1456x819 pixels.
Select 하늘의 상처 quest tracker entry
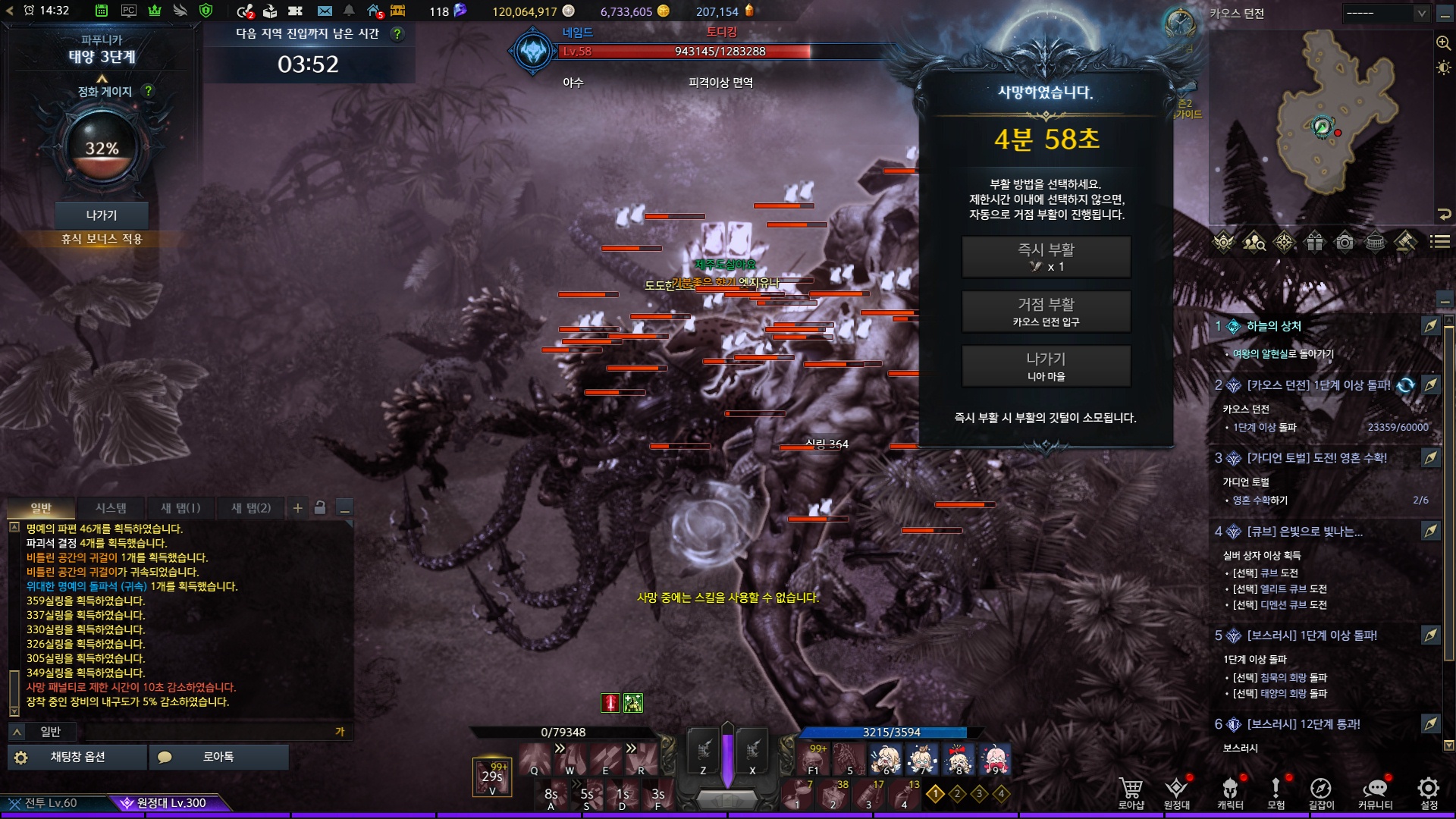pos(1274,326)
